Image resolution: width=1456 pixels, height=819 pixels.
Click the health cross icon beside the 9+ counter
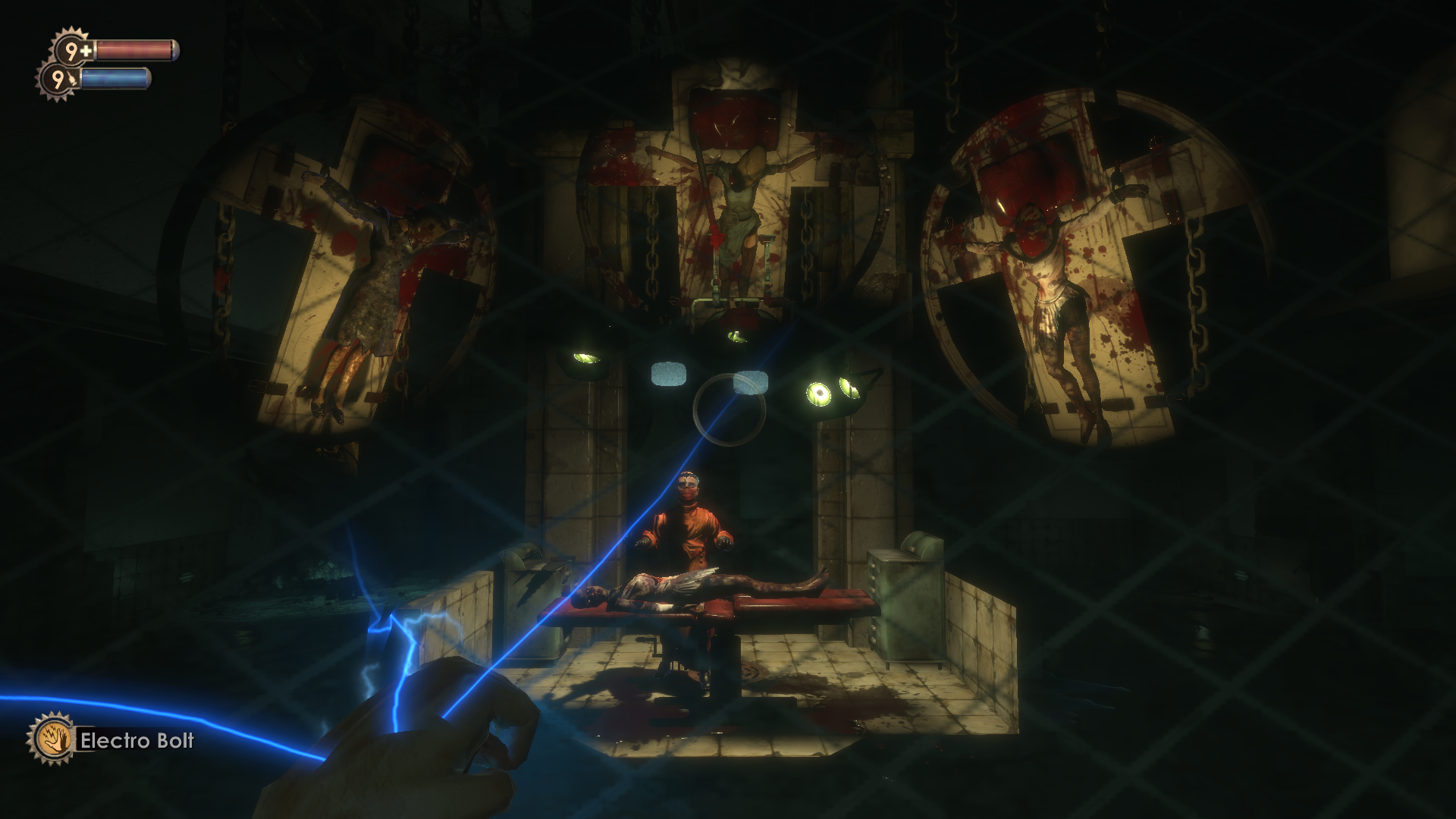pos(86,49)
